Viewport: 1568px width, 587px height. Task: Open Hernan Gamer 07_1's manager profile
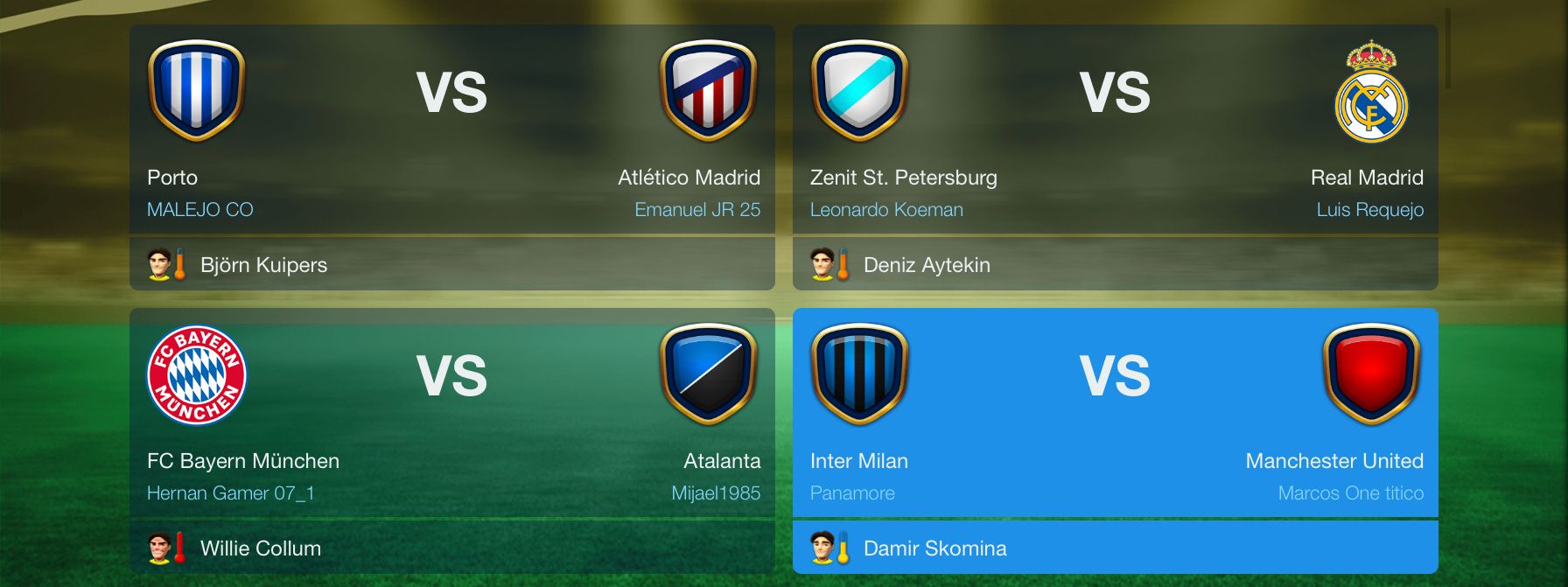point(230,493)
